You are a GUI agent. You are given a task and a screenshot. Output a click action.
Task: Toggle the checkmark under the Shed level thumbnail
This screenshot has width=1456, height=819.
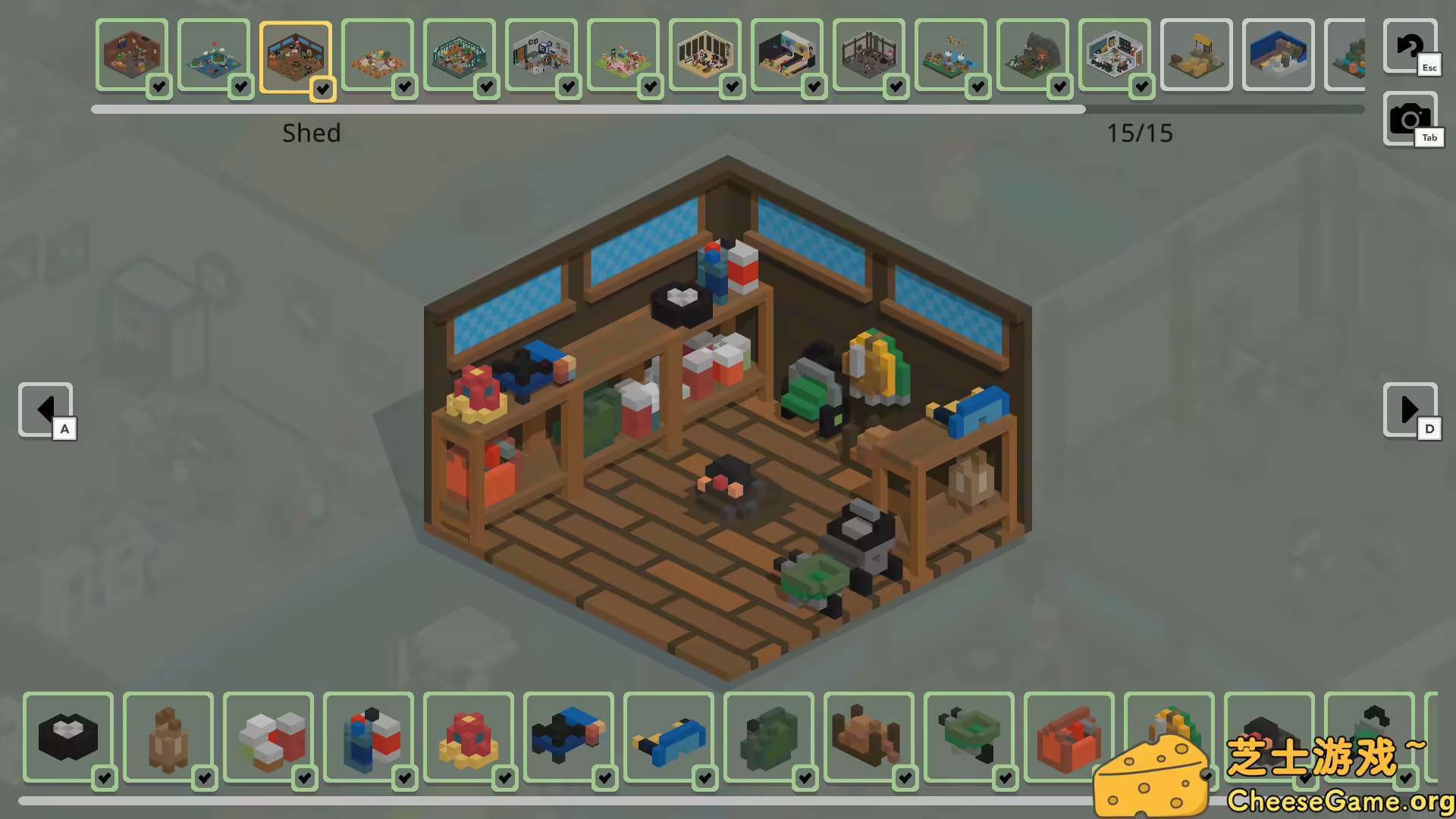pos(323,89)
